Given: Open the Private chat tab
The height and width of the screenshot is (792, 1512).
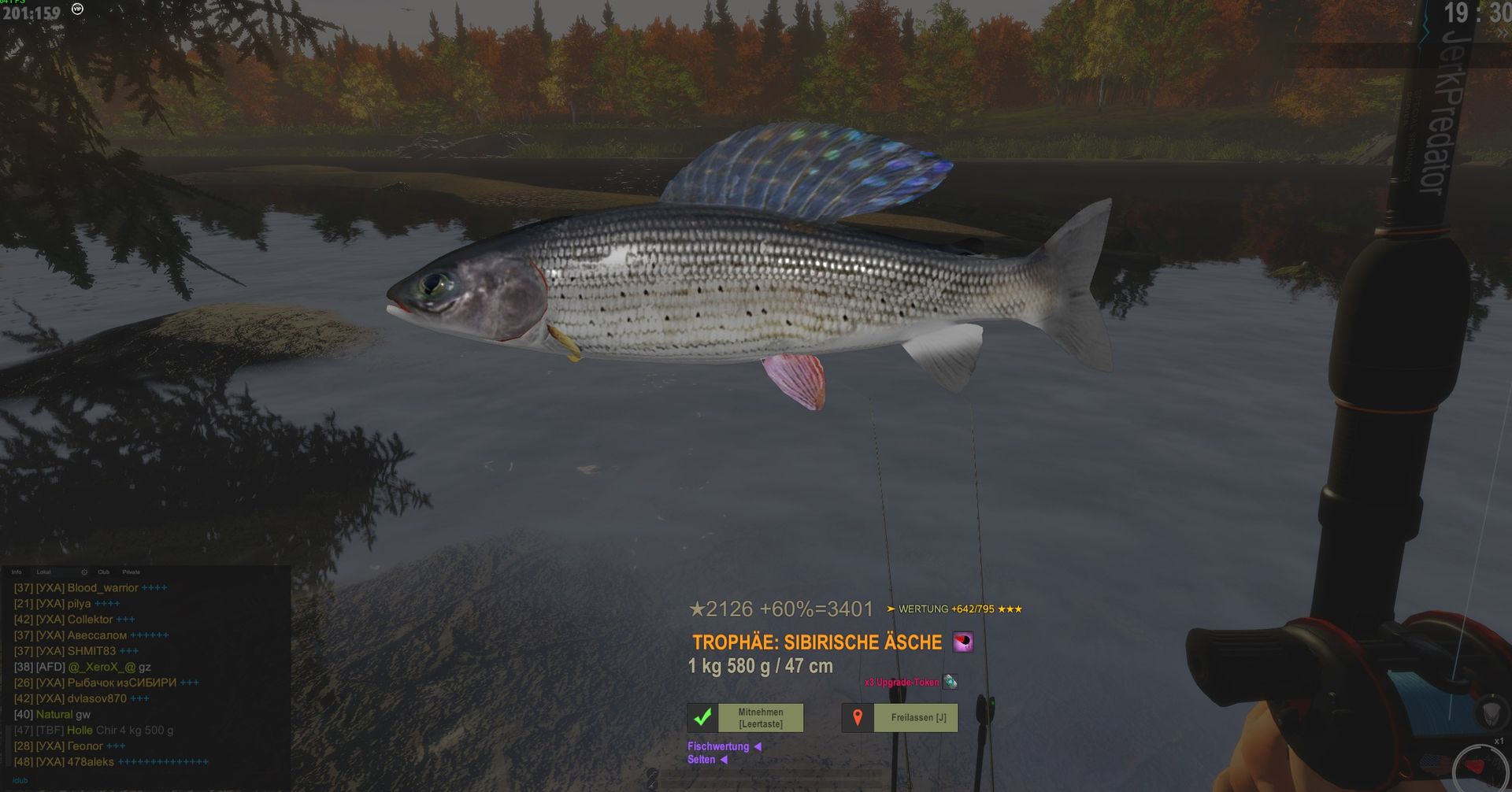Looking at the screenshot, I should pos(131,572).
